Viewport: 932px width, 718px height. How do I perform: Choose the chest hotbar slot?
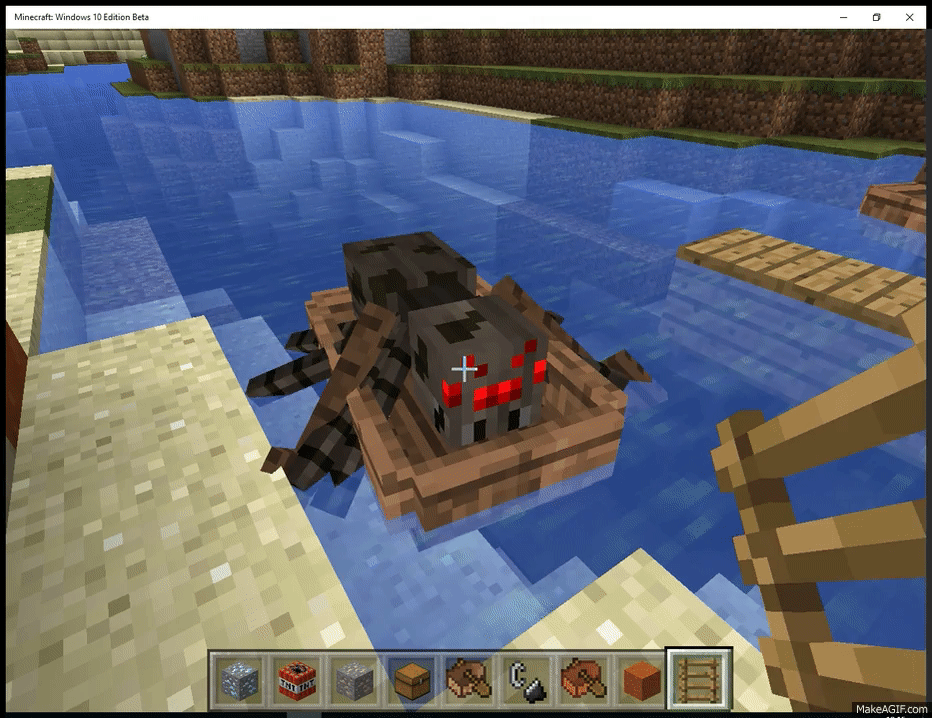(411, 680)
